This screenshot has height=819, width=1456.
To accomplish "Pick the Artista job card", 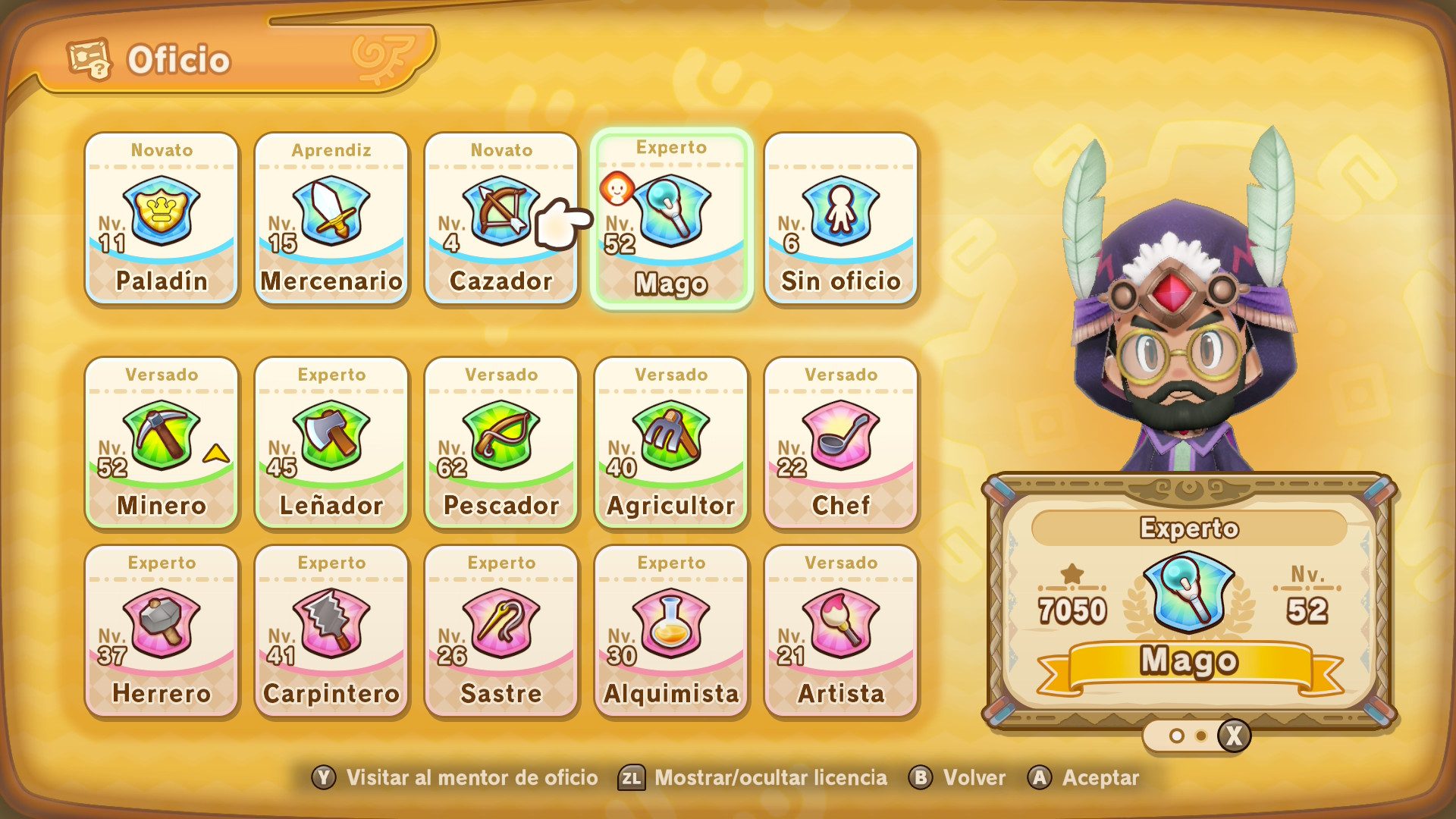I will (841, 631).
